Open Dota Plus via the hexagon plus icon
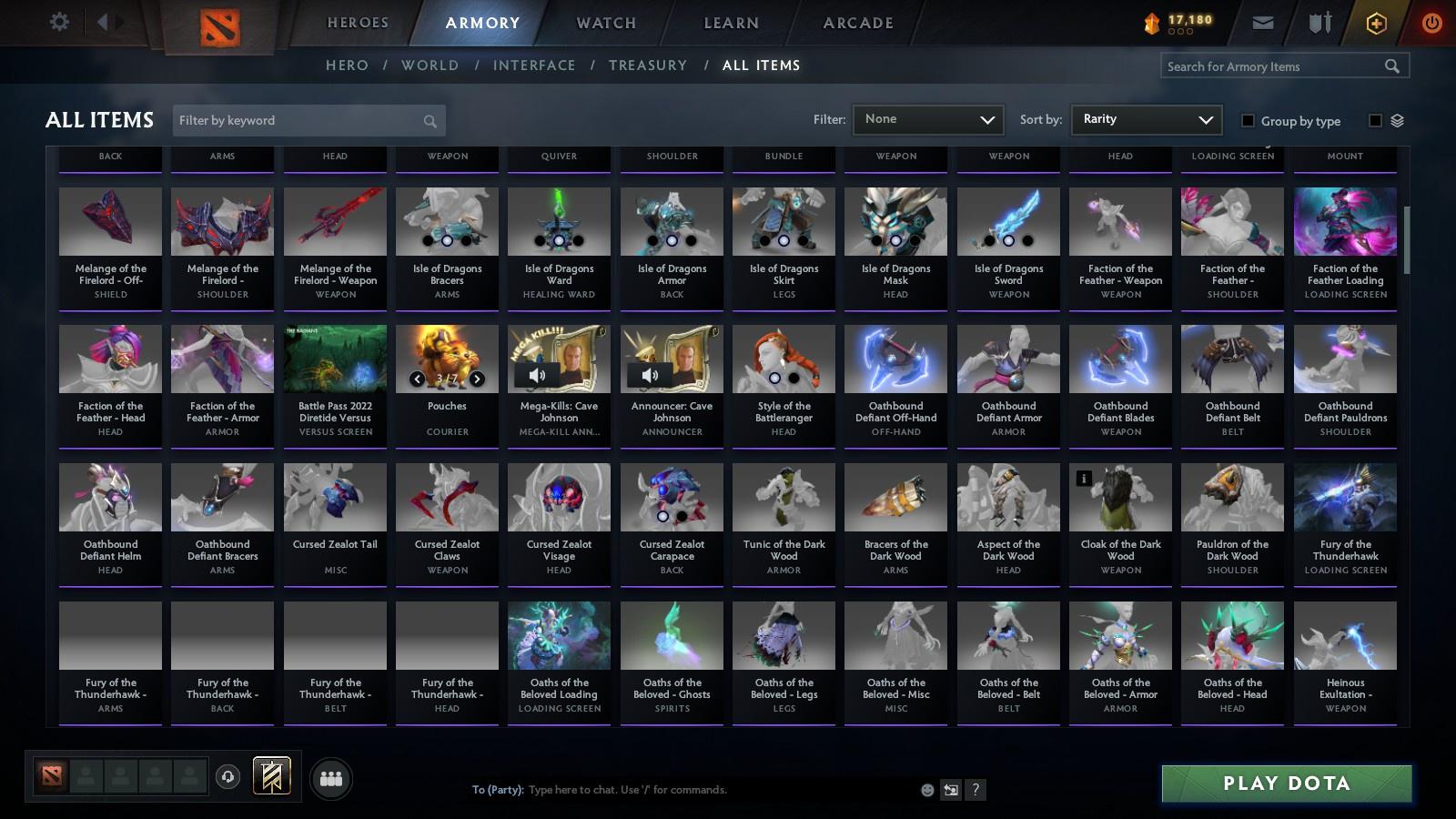1456x819 pixels. 1377,22
